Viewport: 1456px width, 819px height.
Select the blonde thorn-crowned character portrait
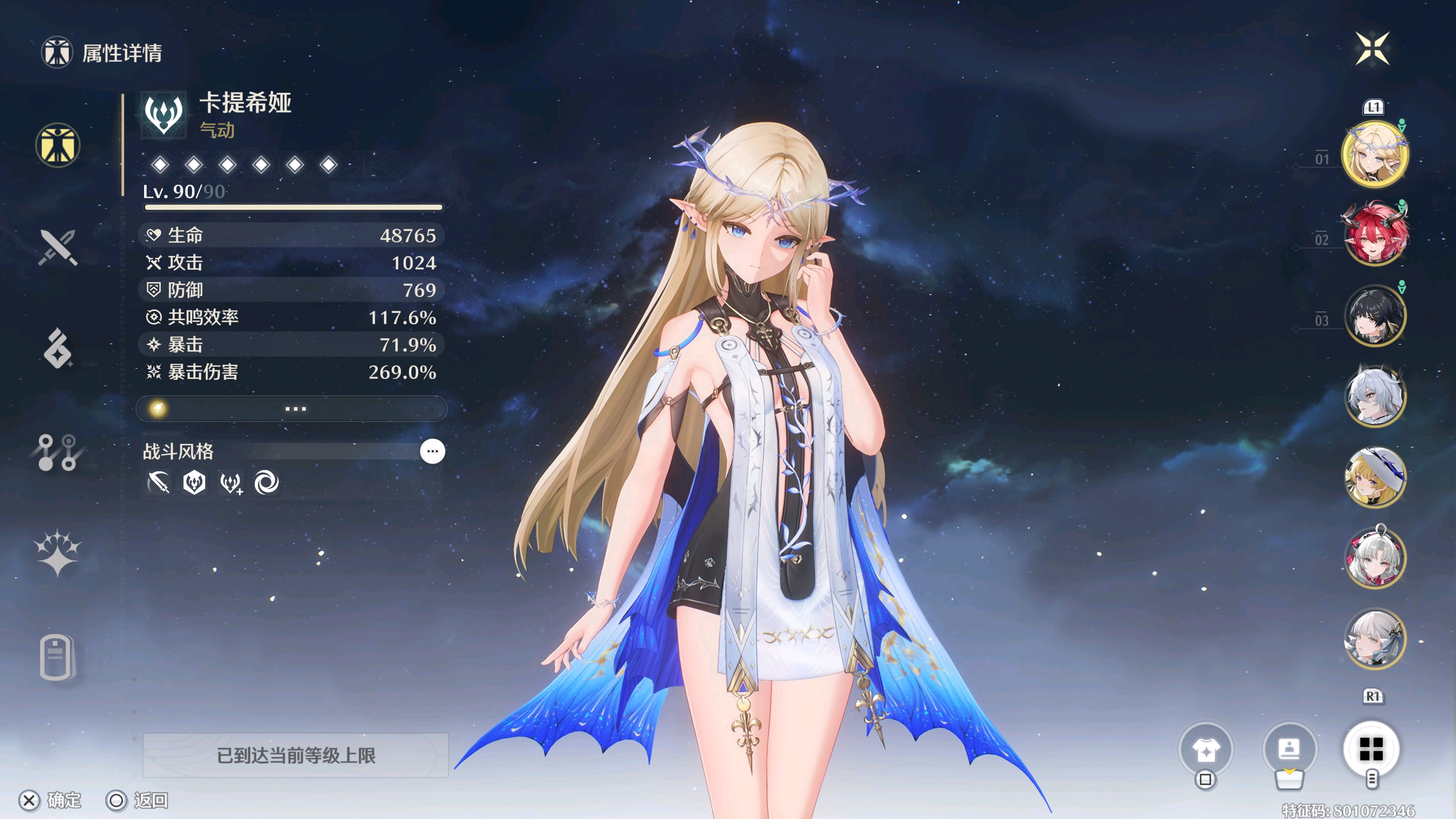coord(1374,154)
